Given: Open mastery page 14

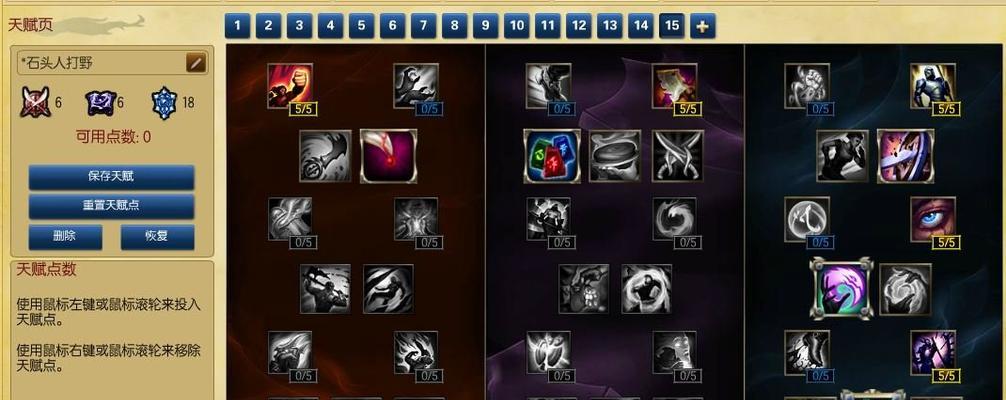Looking at the screenshot, I should tap(641, 25).
